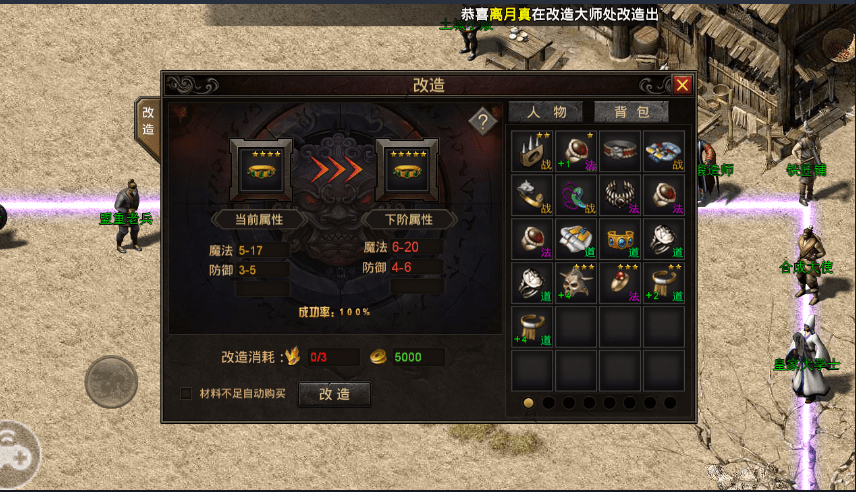Select the spiked bracer item
Viewport: 856px width, 492px height.
point(533,151)
